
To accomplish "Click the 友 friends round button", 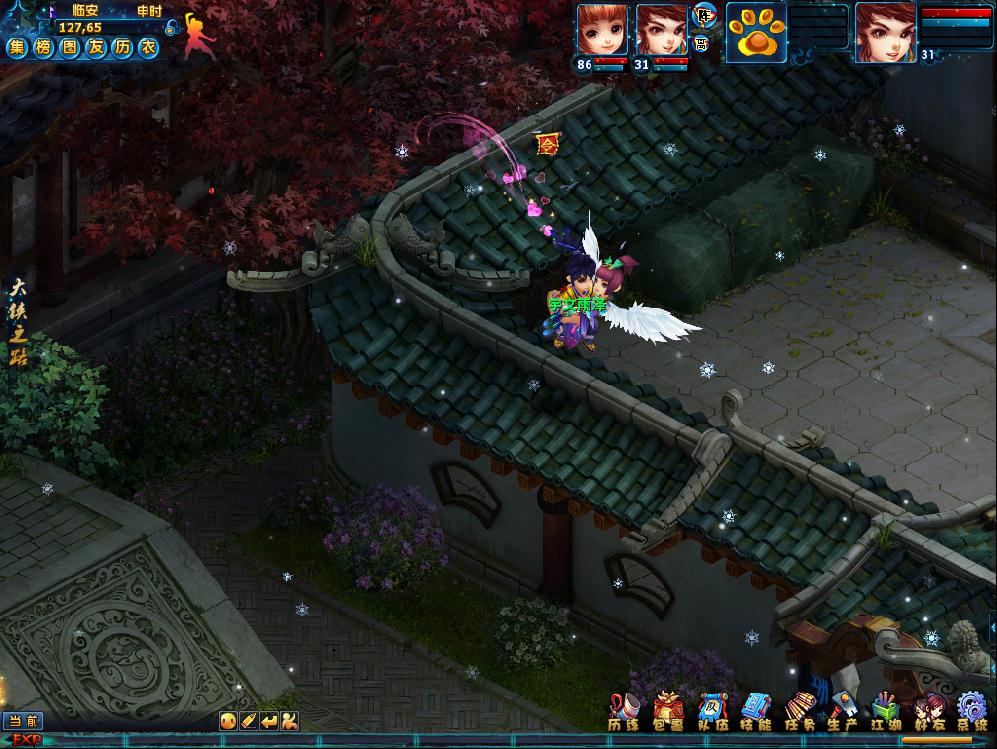I will pyautogui.click(x=95, y=47).
